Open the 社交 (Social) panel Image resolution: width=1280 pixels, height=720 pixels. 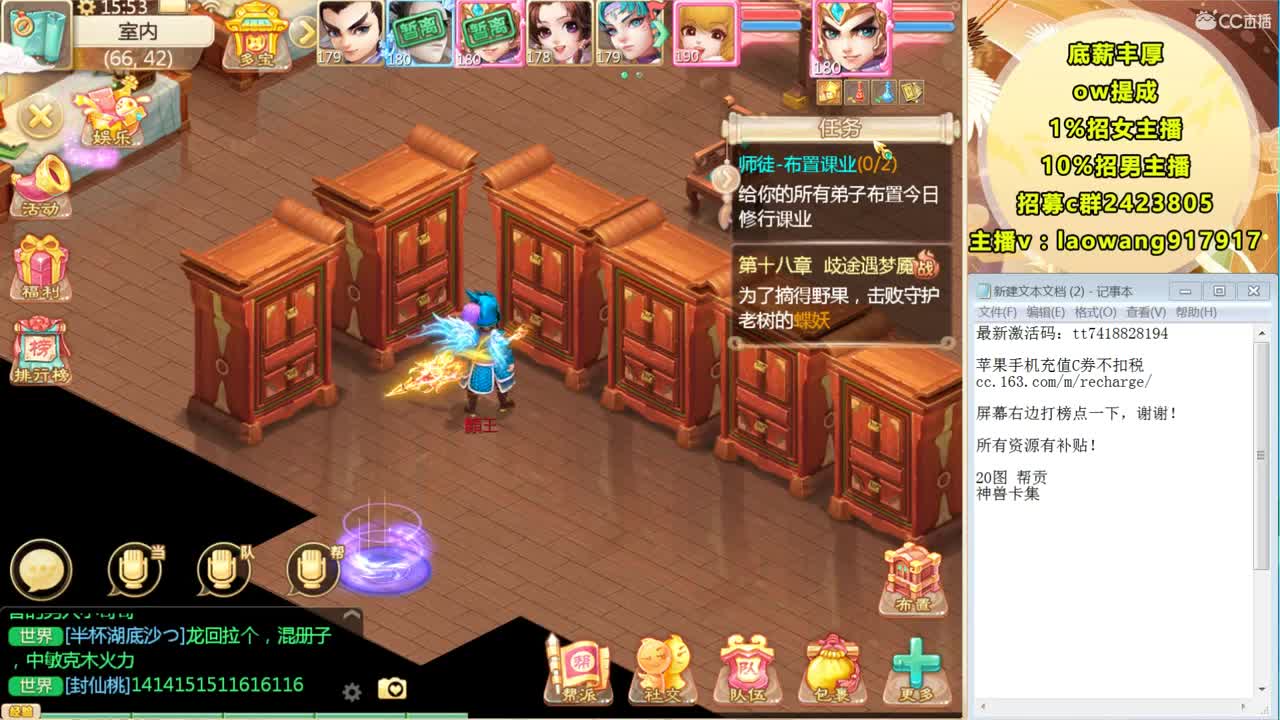663,665
